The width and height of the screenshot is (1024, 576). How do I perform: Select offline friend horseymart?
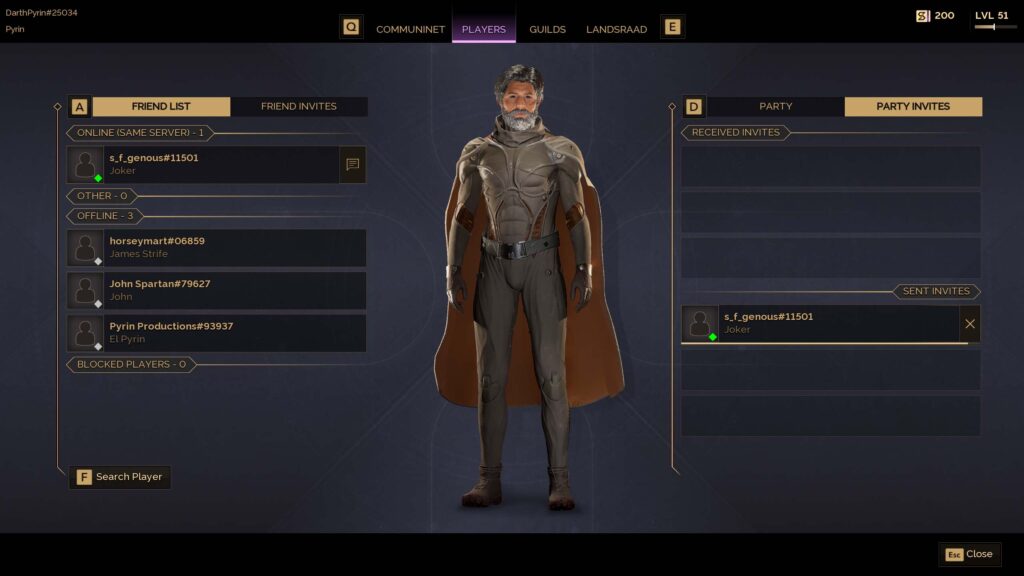point(220,247)
